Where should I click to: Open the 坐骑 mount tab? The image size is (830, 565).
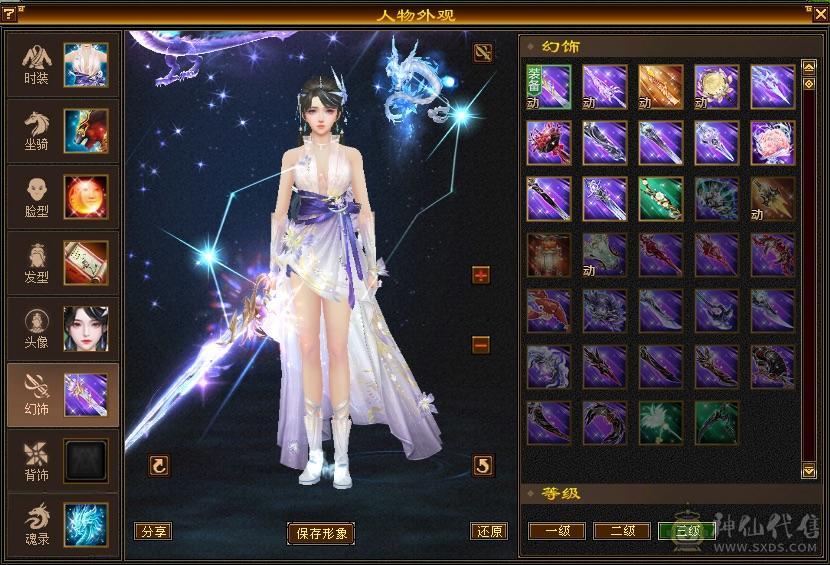(x=62, y=131)
